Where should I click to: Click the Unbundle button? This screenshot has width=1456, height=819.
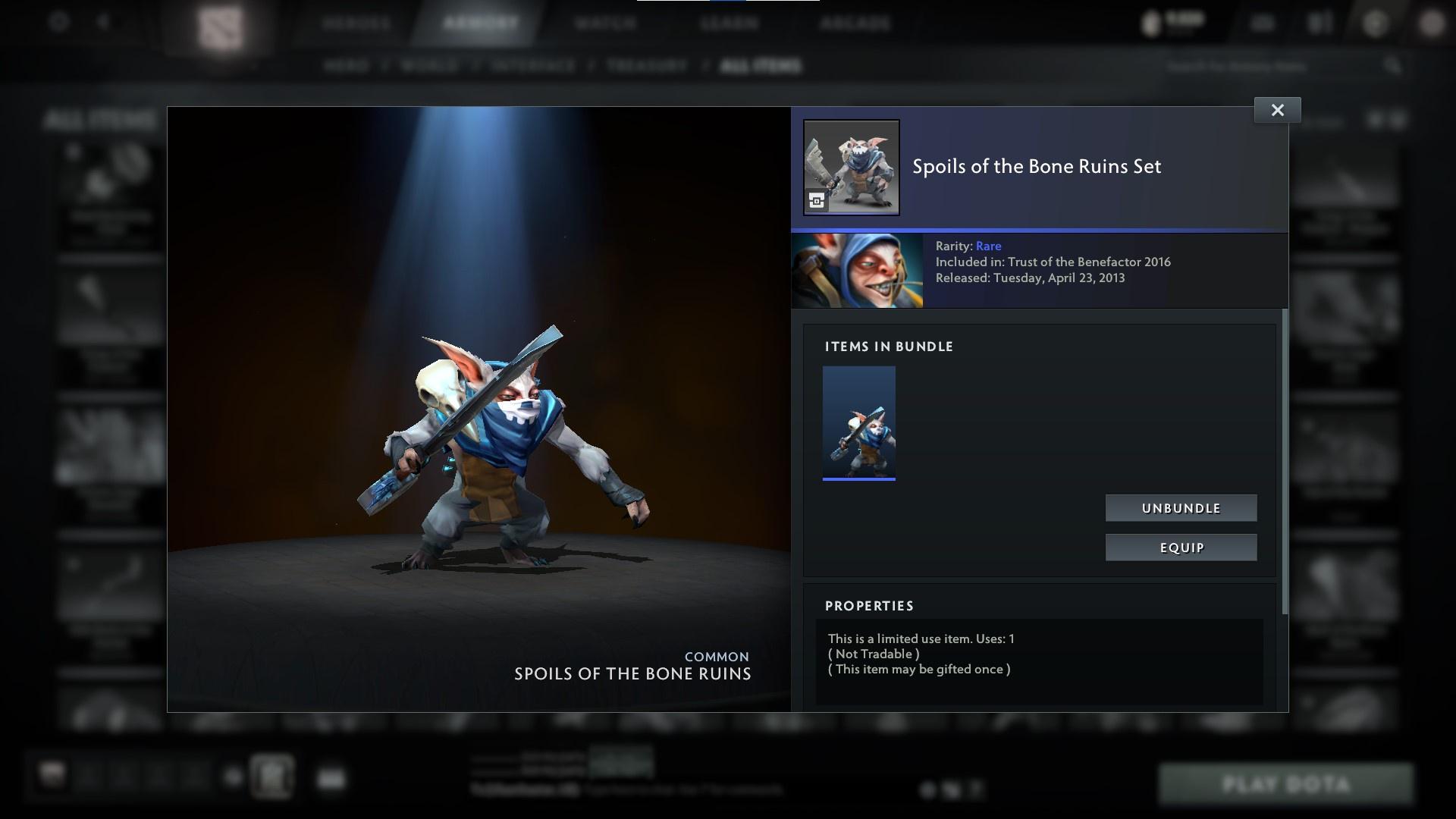click(x=1181, y=508)
